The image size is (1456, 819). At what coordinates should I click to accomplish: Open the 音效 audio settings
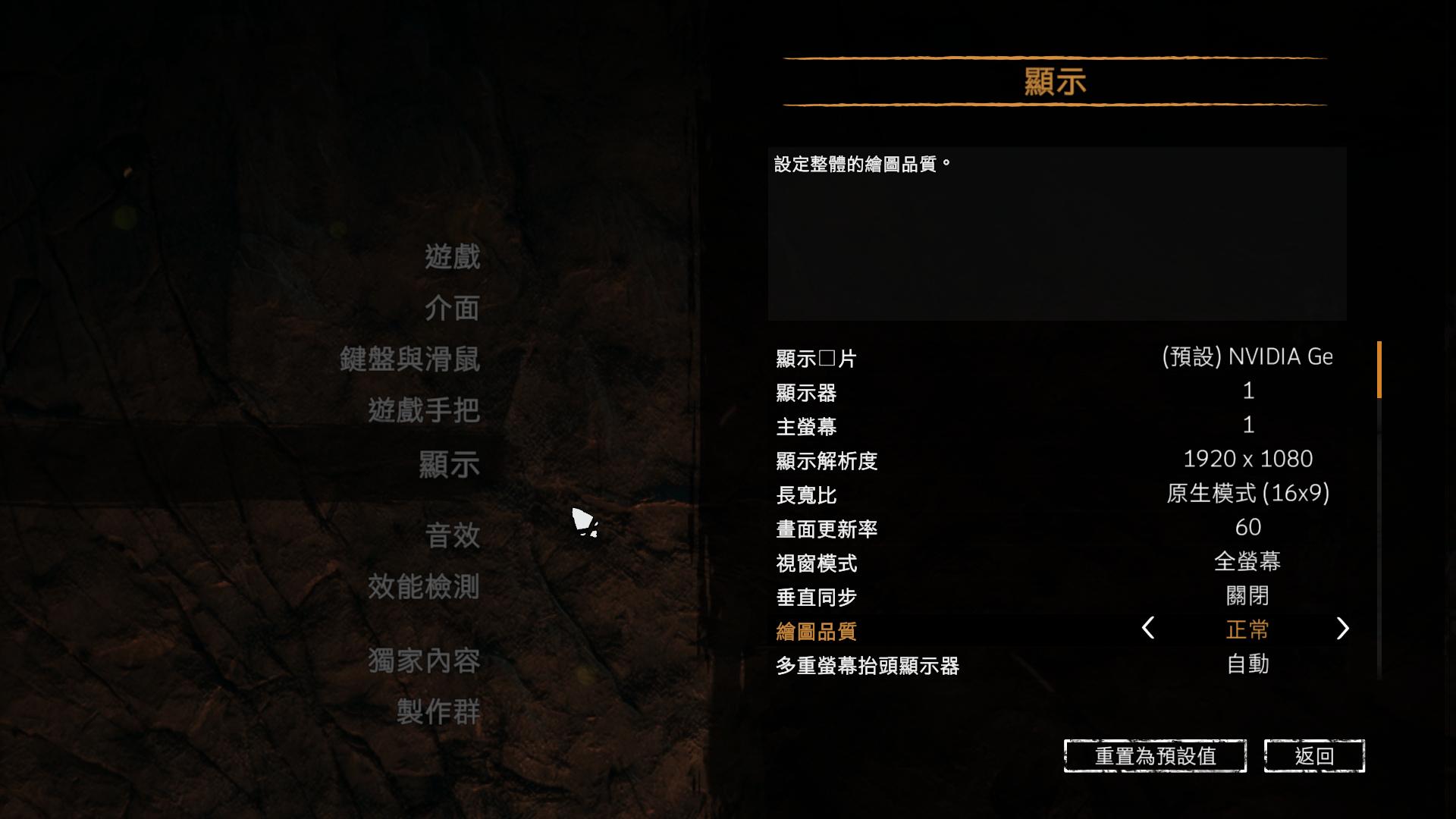tap(453, 536)
